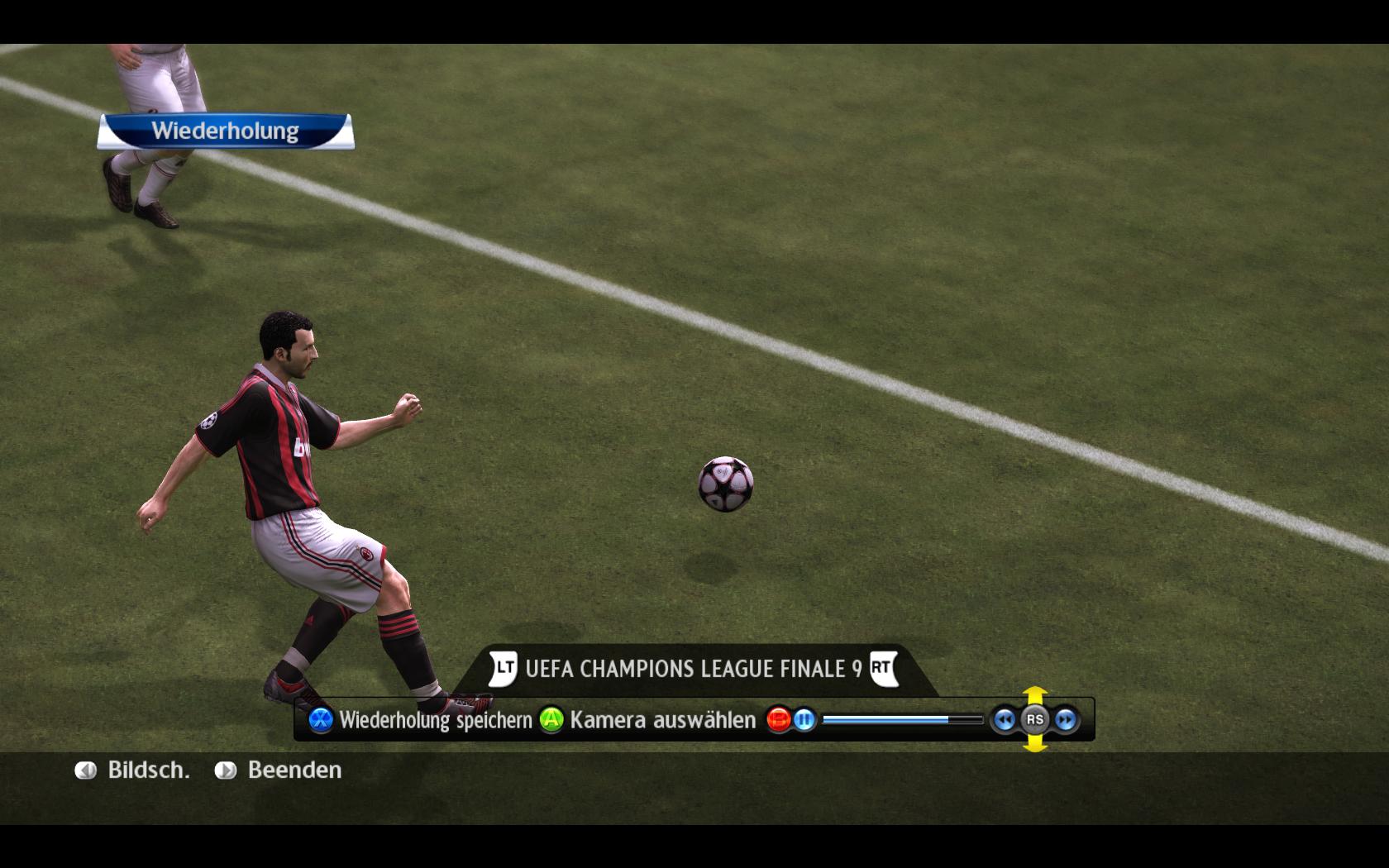The image size is (1389, 868).
Task: Choose the Kamera auswählen option
Action: point(648,720)
